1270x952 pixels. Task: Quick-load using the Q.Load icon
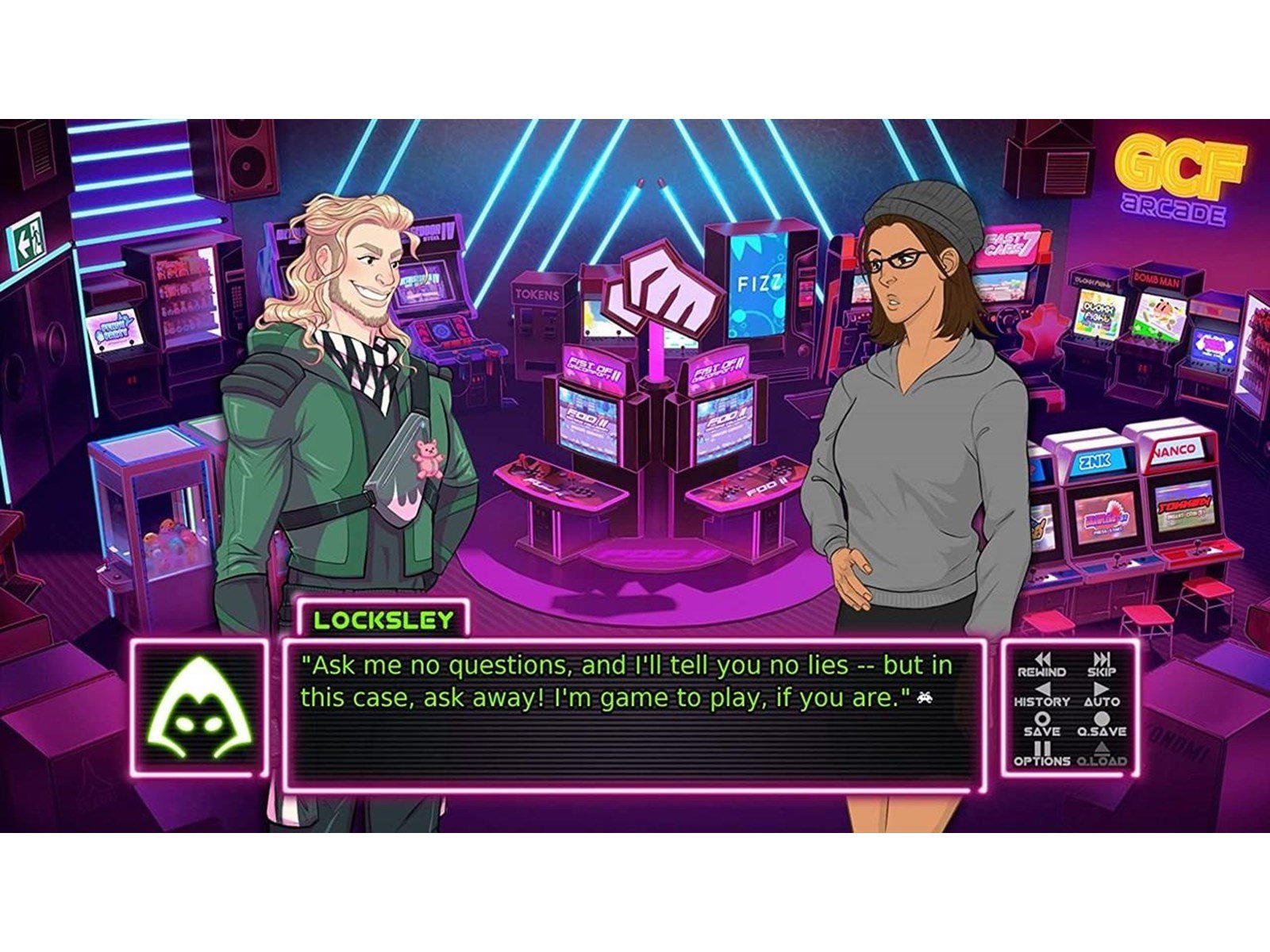tap(1102, 750)
